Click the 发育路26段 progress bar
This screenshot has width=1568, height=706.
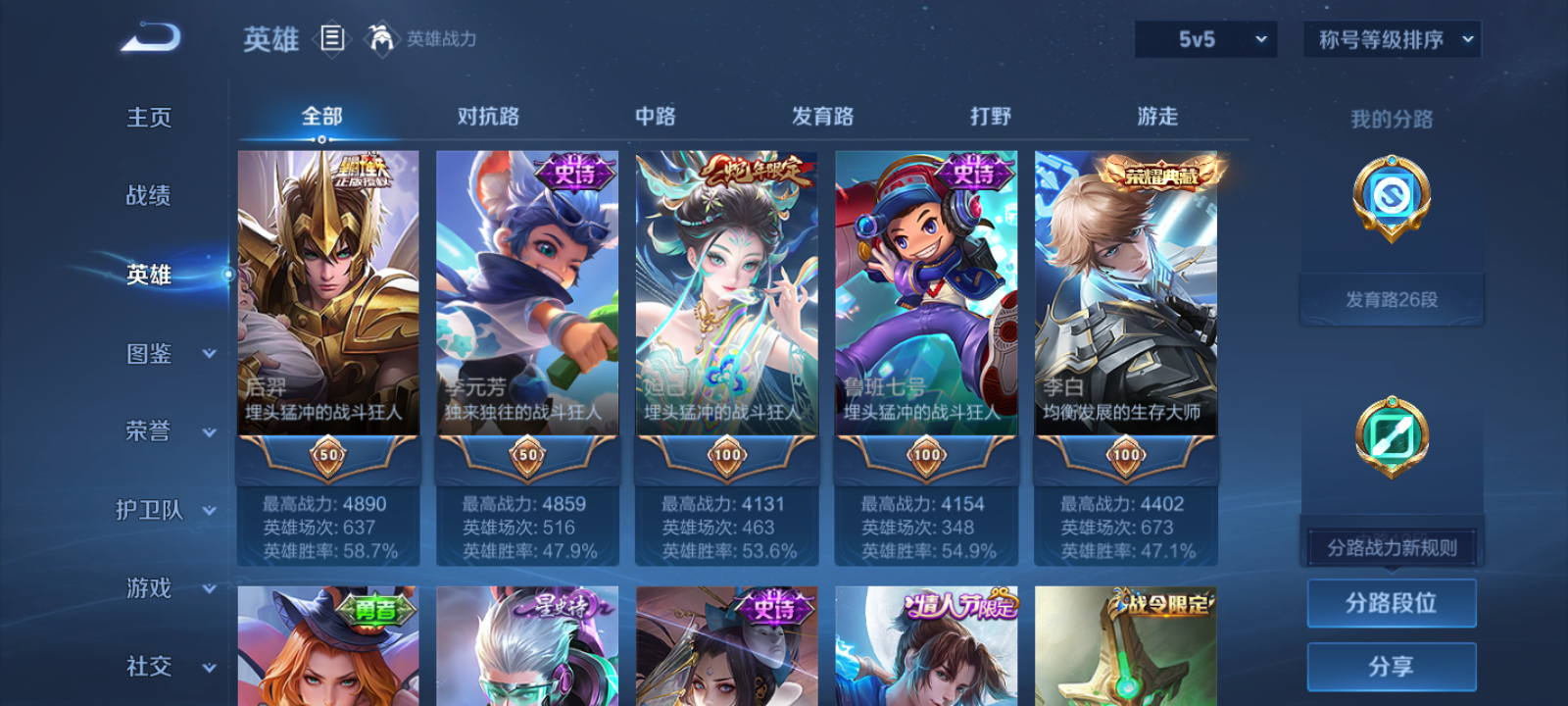click(1392, 299)
